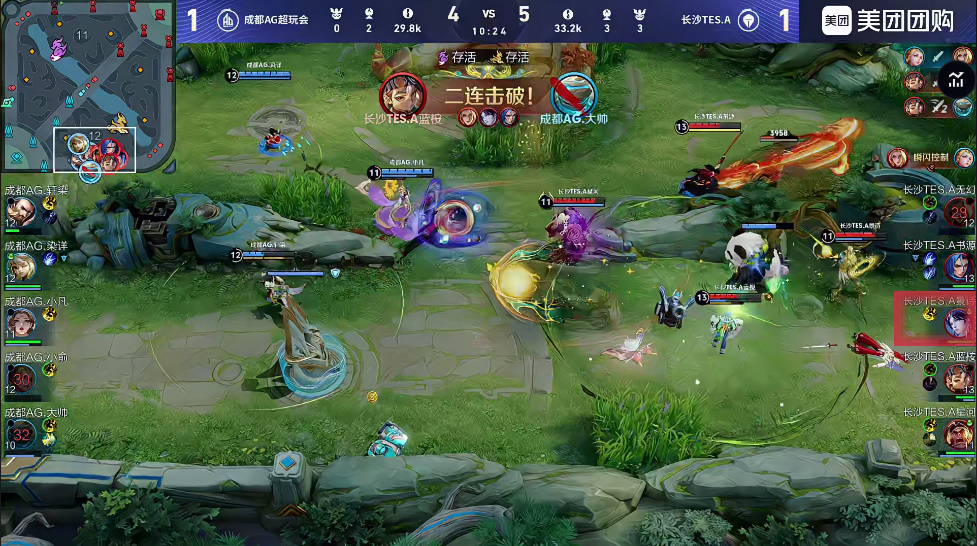Screen dimensions: 977x546
Task: Choose 长沙TES.A书源 hero portrait
Action: 958,267
